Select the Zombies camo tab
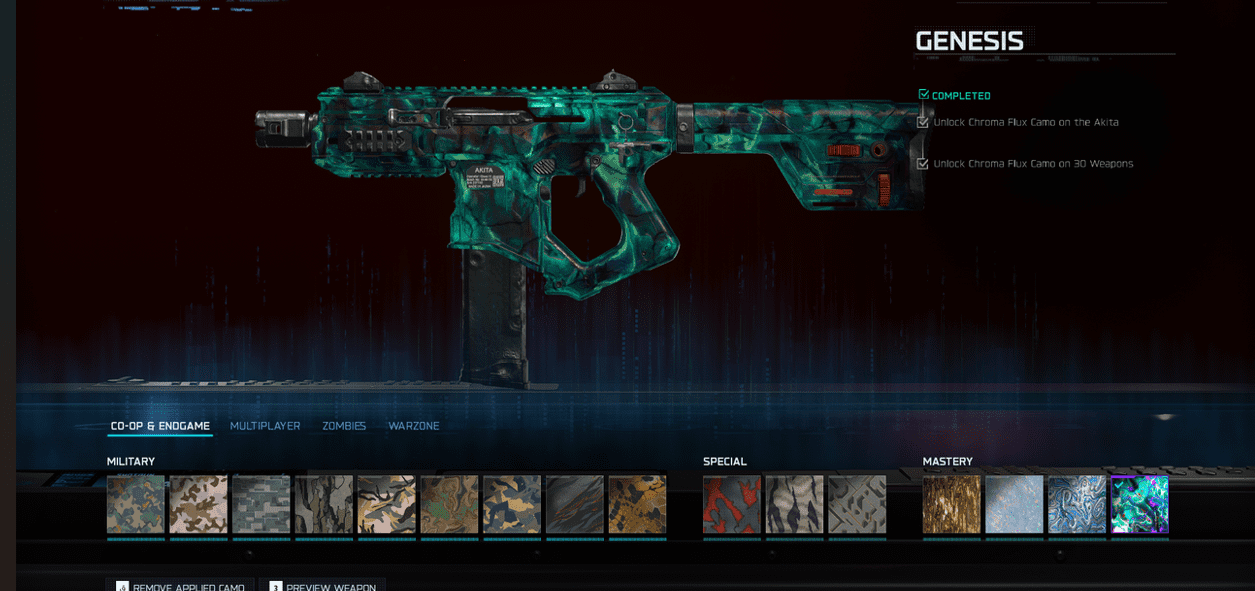The width and height of the screenshot is (1255, 591). [x=344, y=426]
